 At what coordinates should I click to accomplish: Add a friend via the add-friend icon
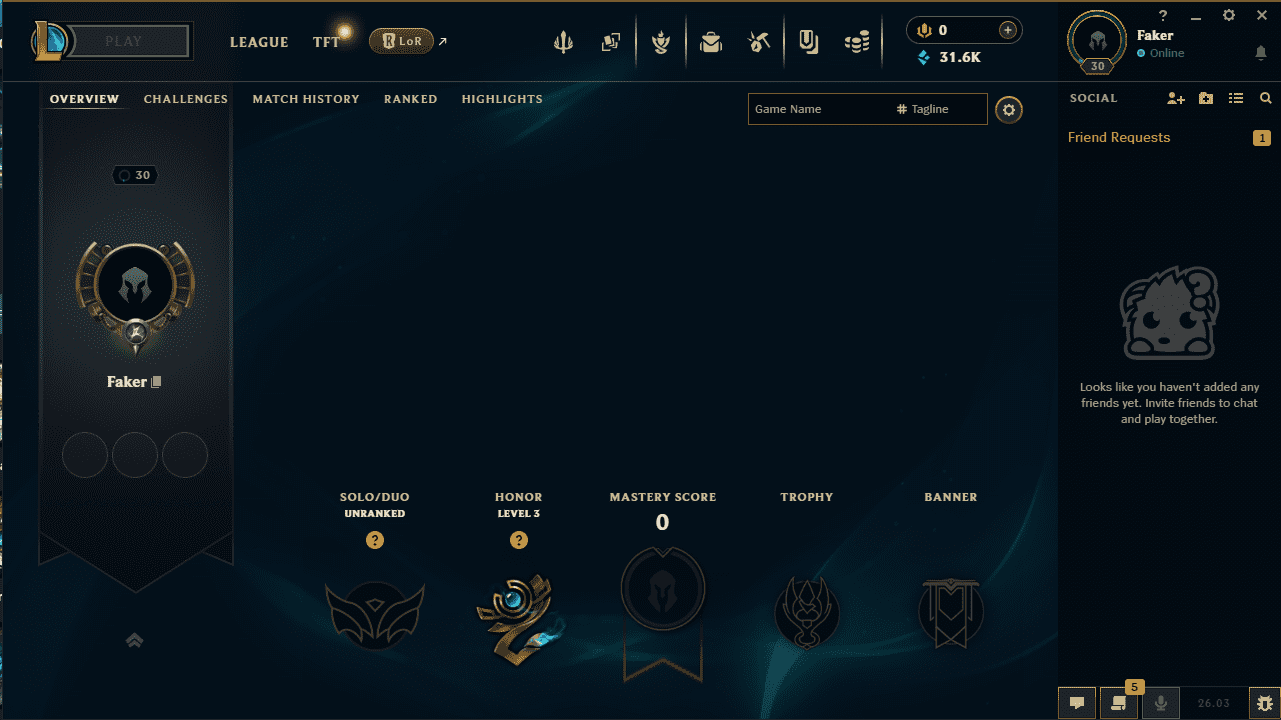tap(1175, 98)
